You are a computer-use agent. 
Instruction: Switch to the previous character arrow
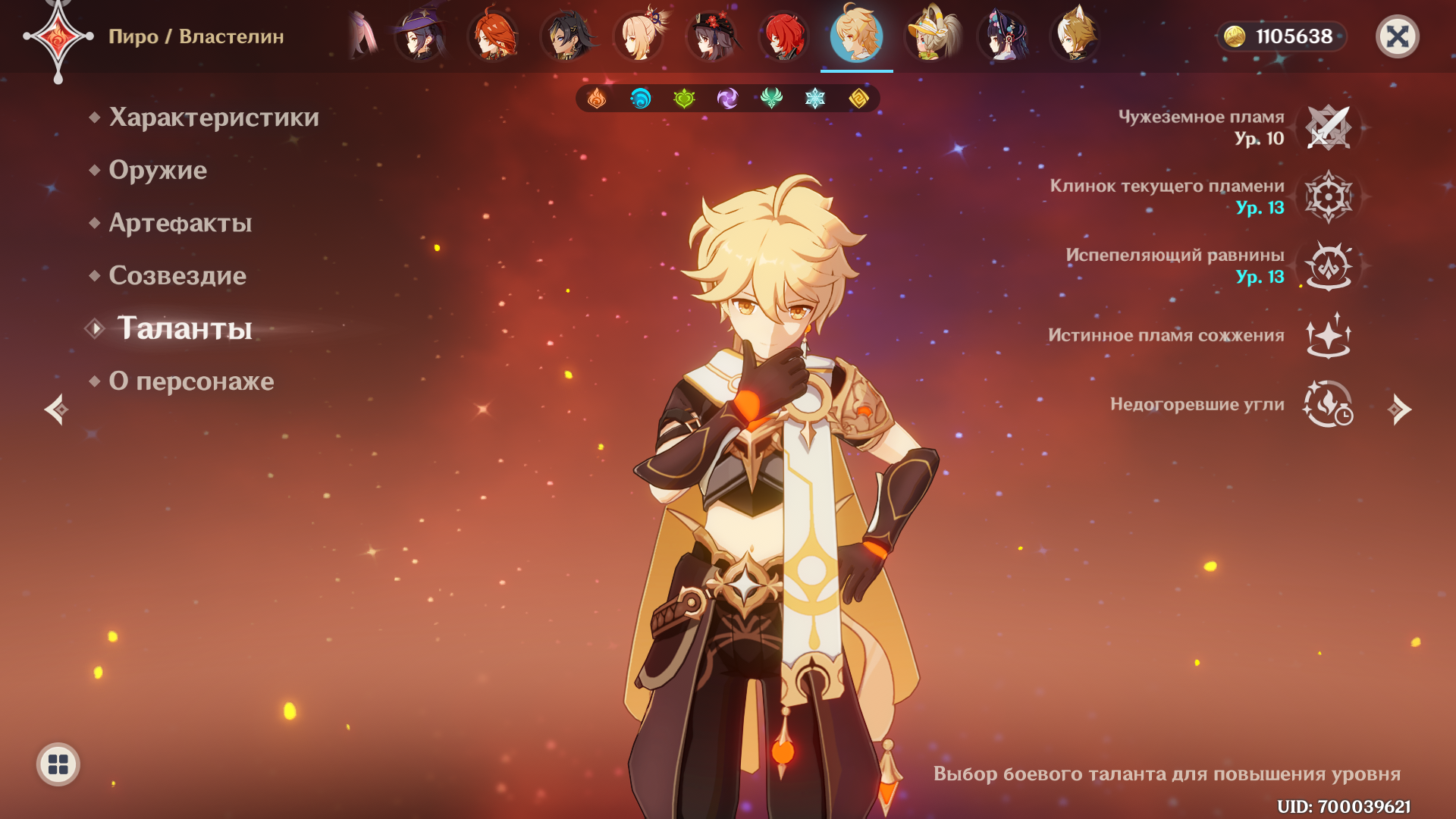pos(56,409)
